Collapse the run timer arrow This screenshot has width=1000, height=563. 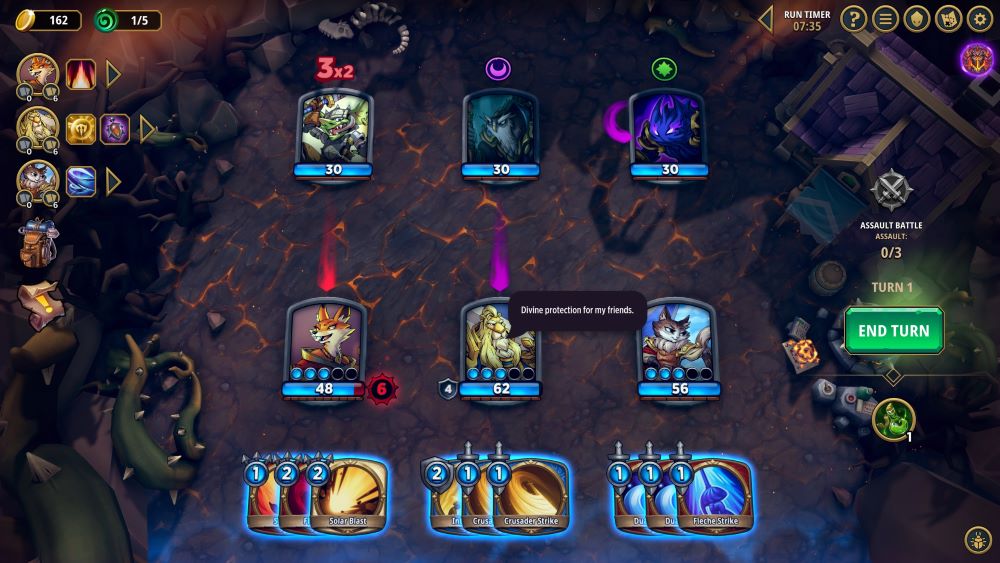coord(766,18)
